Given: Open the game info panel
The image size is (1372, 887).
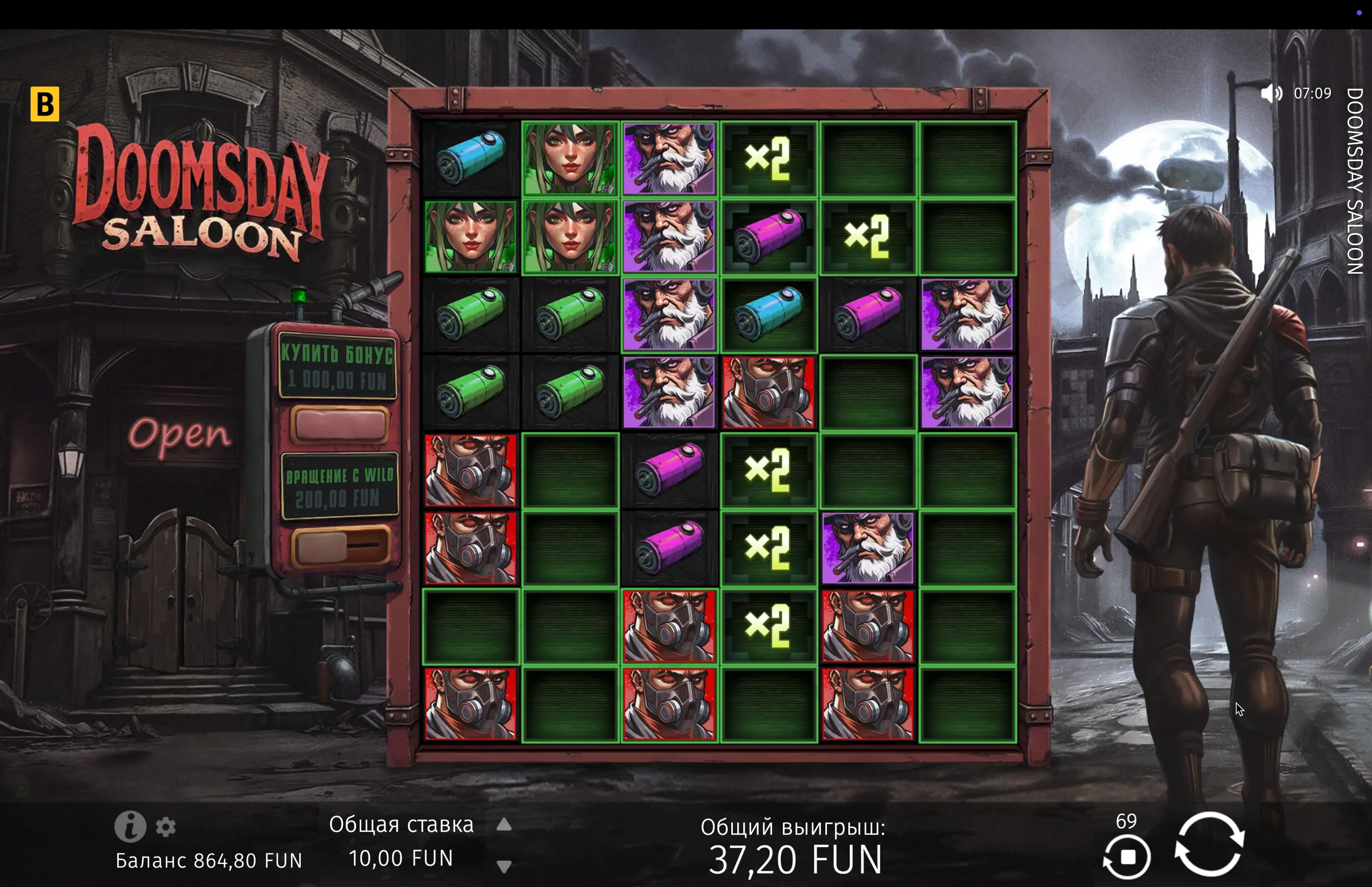Looking at the screenshot, I should click(129, 826).
